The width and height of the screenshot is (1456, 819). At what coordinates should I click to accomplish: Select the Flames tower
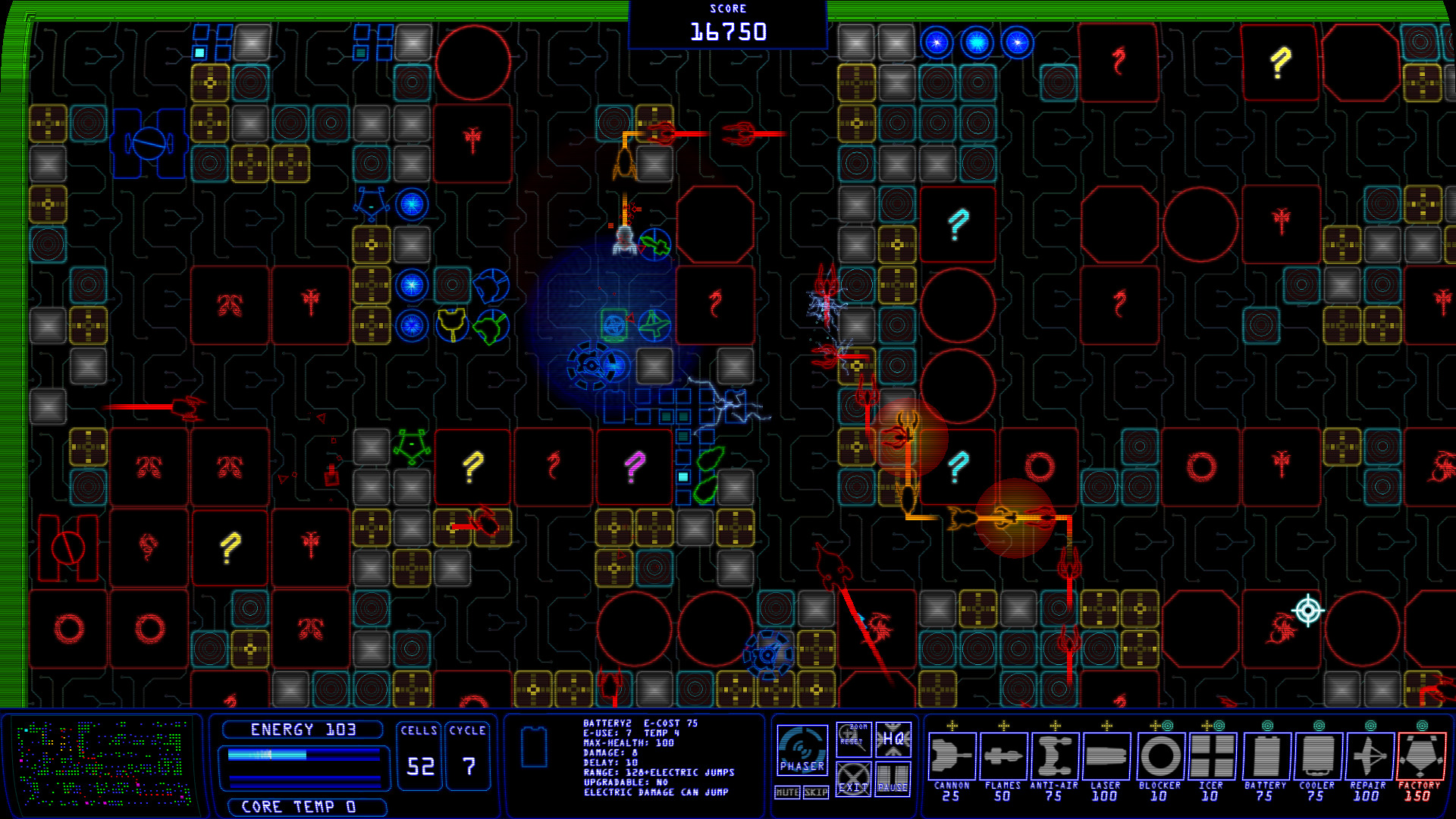[1003, 758]
